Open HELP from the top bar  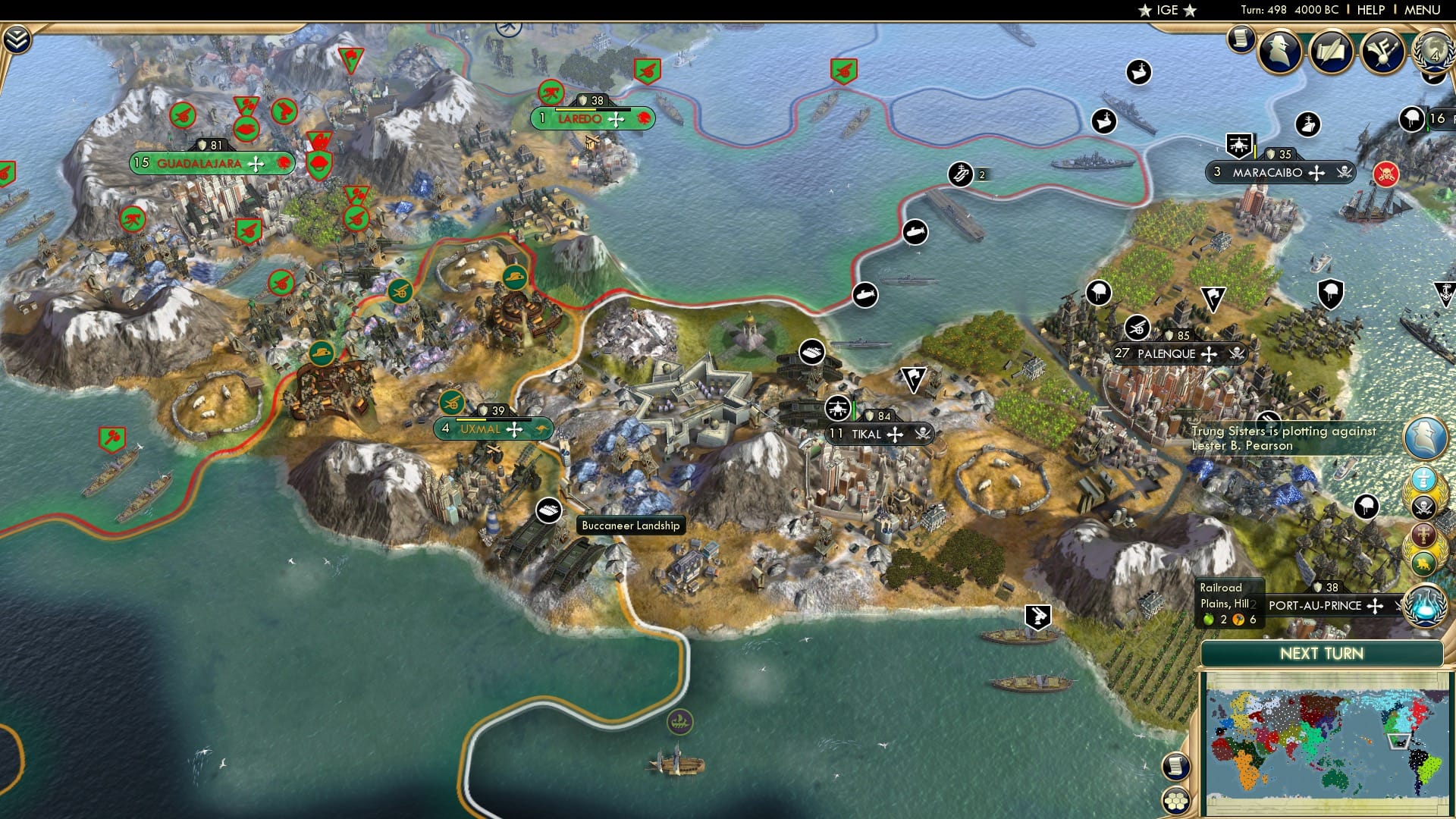[x=1371, y=10]
